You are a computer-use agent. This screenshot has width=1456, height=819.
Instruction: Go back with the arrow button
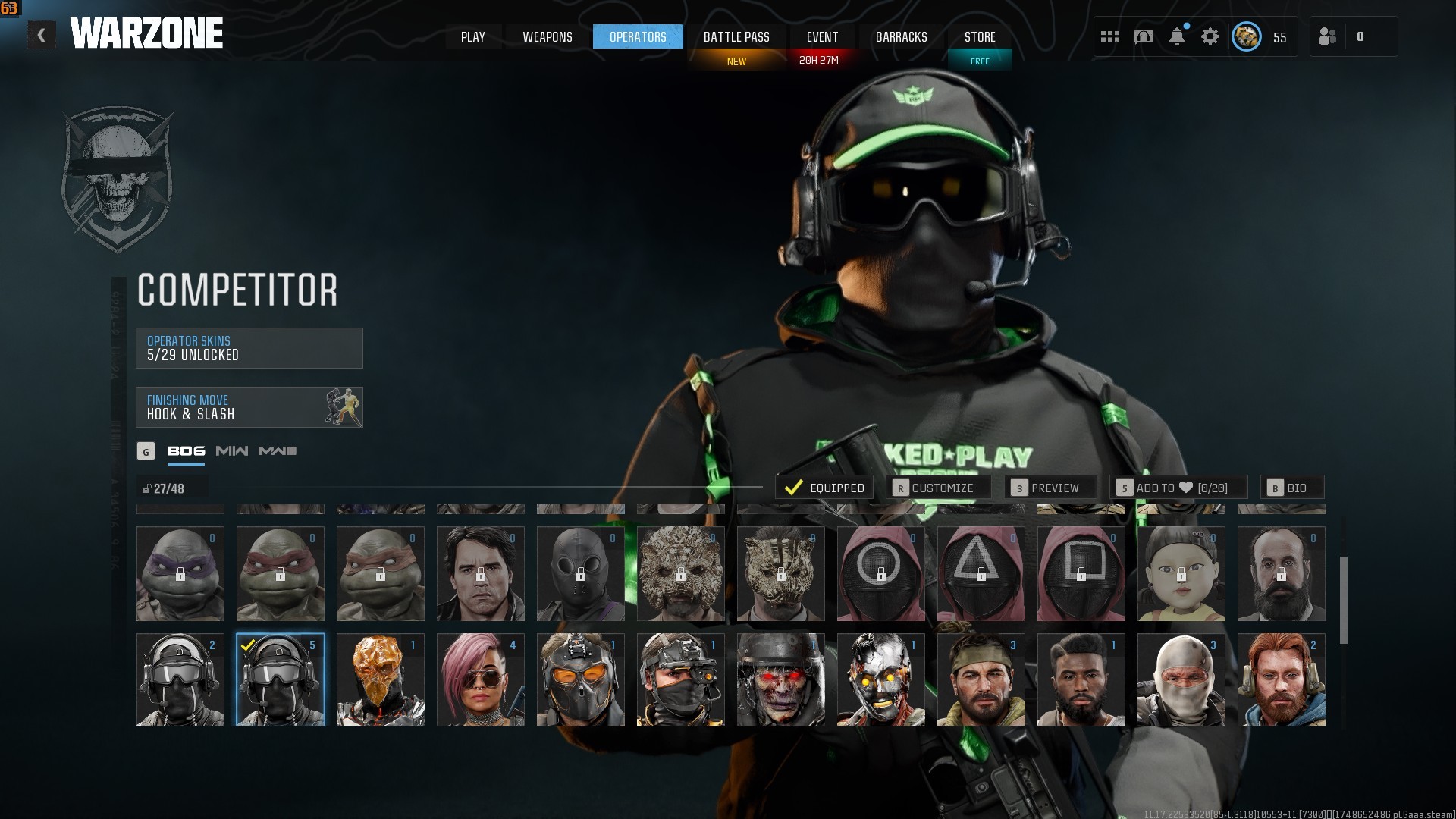pyautogui.click(x=42, y=36)
